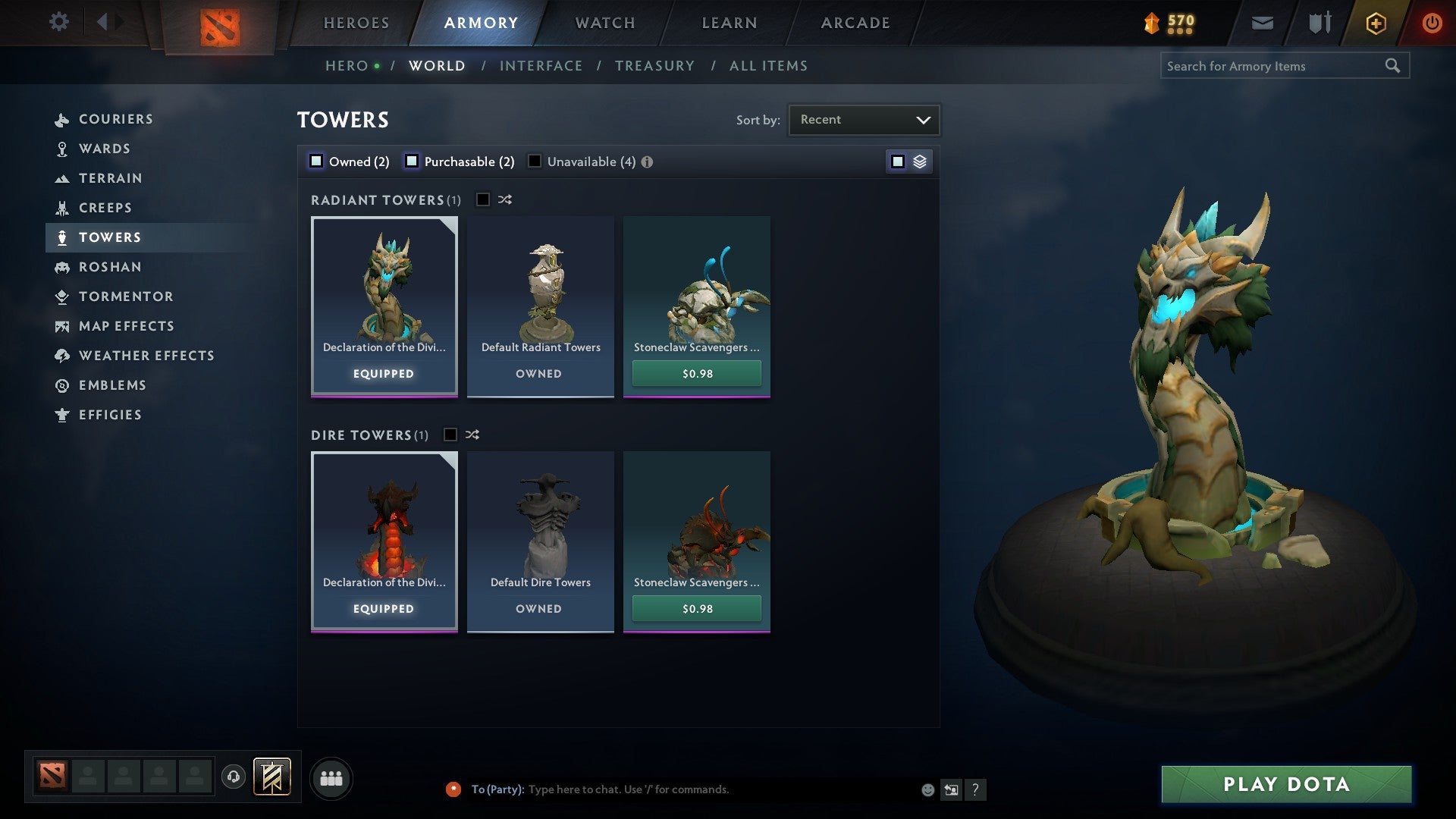The height and width of the screenshot is (819, 1456).
Task: Toggle the Owned (2) filter checkbox
Action: [315, 161]
